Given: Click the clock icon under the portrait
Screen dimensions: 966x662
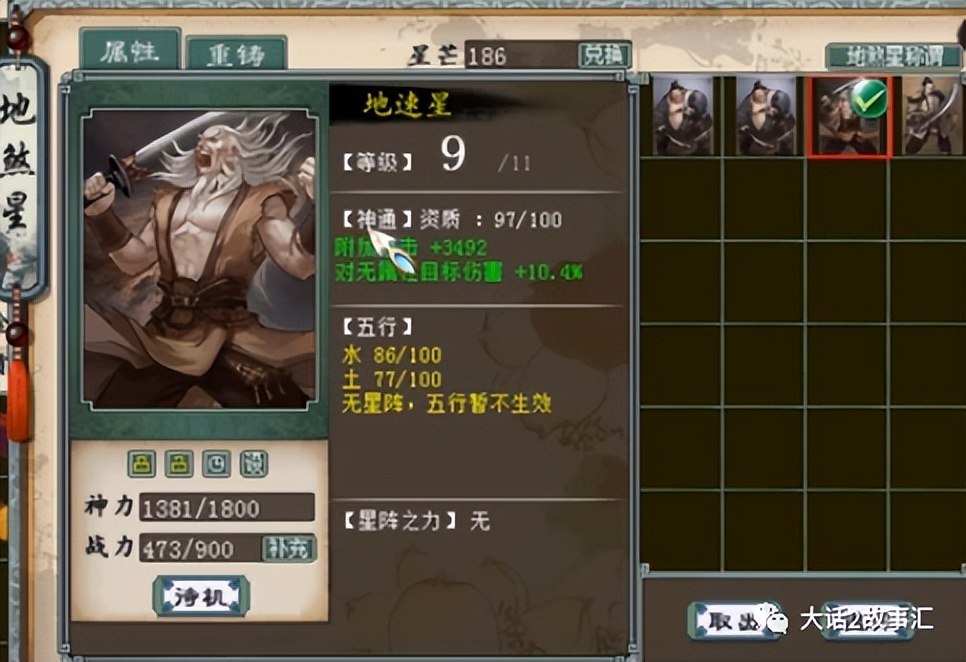Looking at the screenshot, I should pos(216,463).
